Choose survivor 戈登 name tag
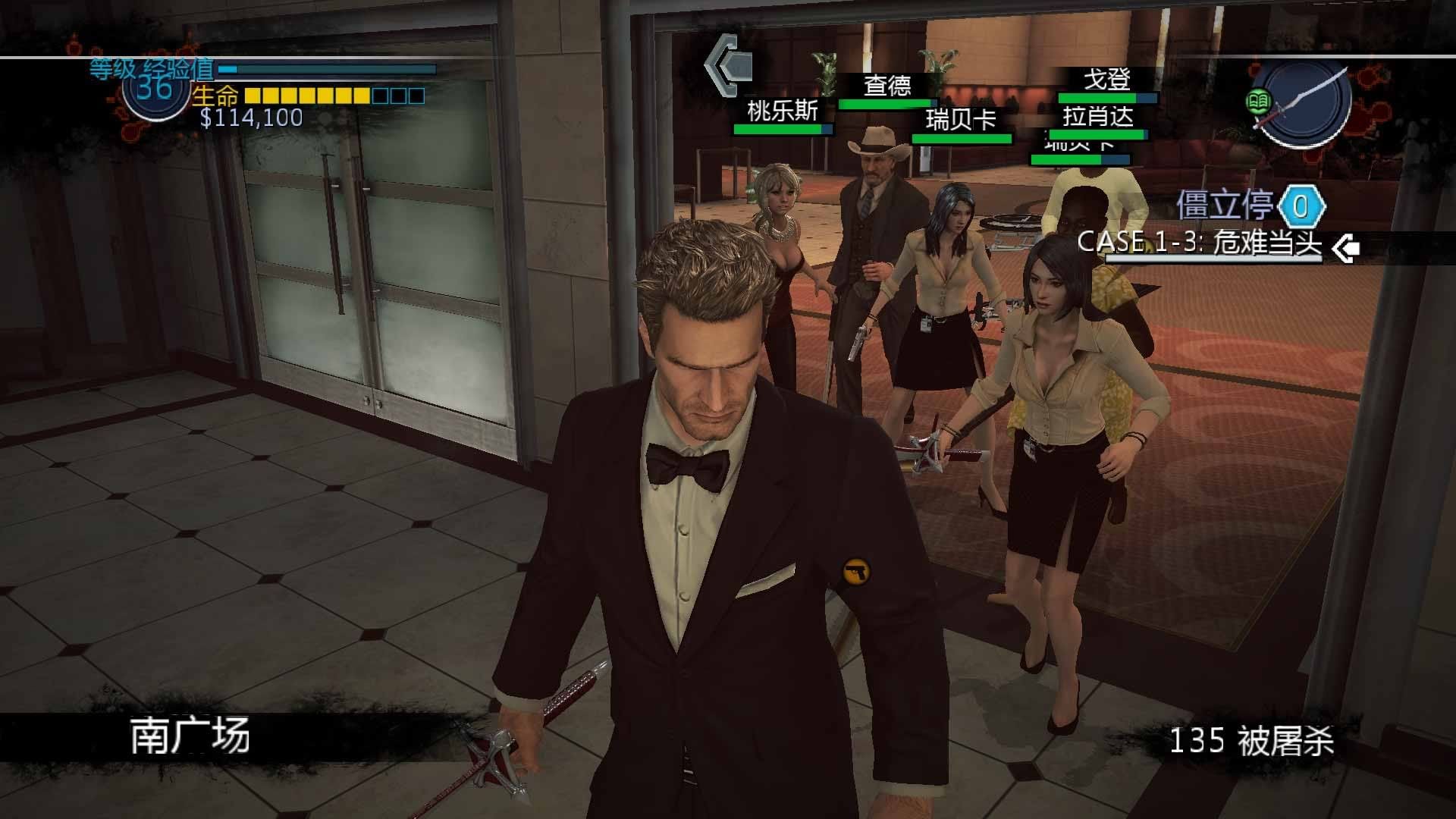The image size is (1456, 819). (x=1107, y=79)
